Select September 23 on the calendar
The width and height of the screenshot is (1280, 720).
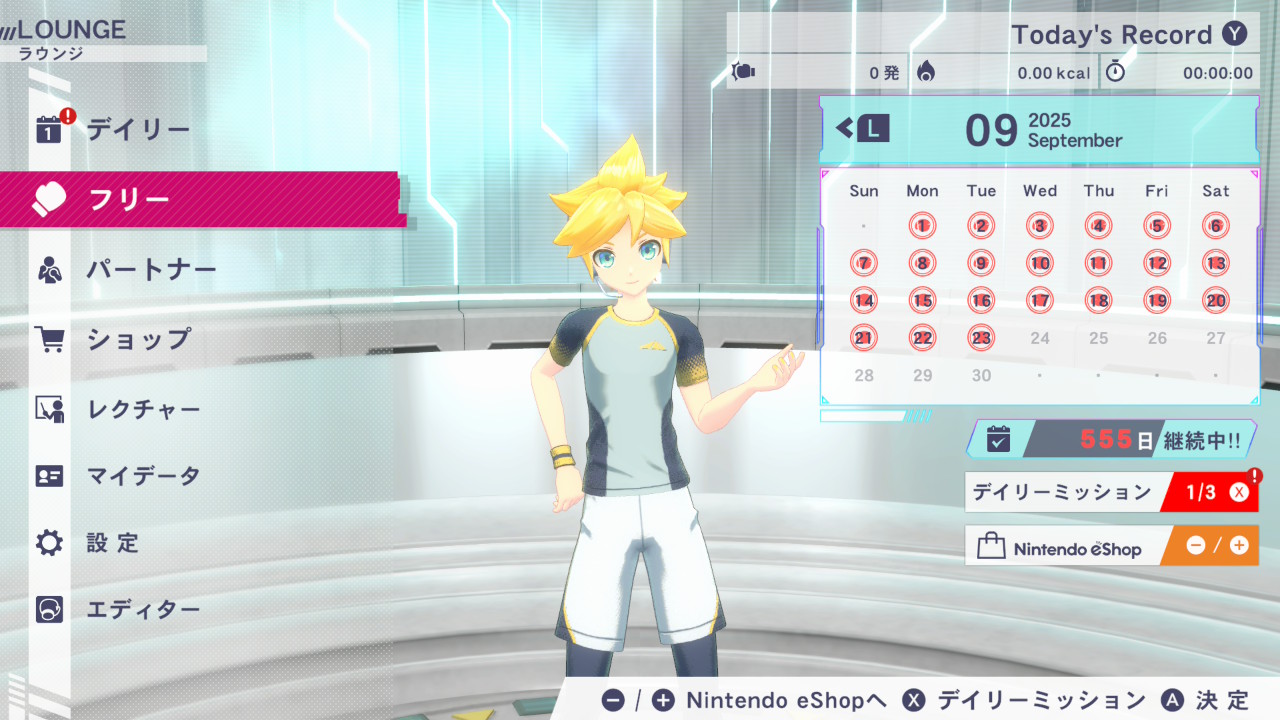click(x=981, y=338)
